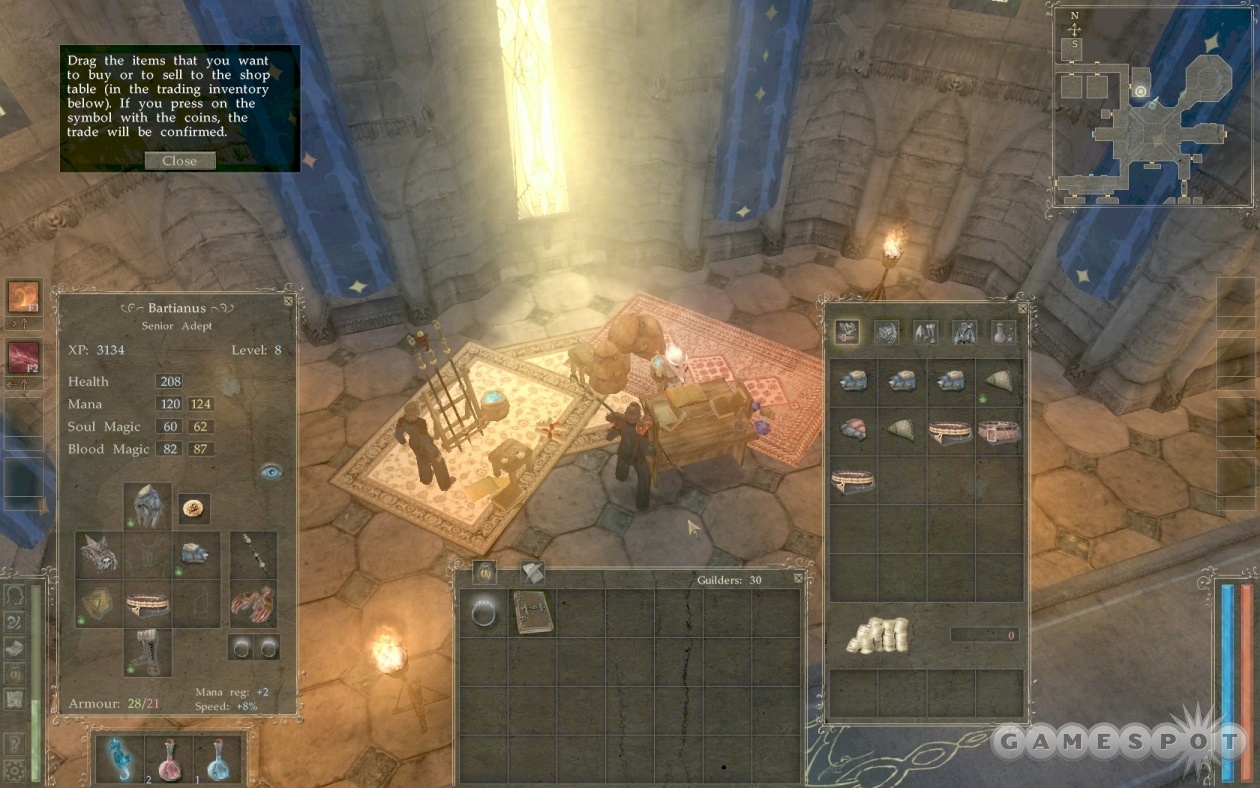Use the red potion in quick slots
1260x788 pixels.
tap(168, 759)
